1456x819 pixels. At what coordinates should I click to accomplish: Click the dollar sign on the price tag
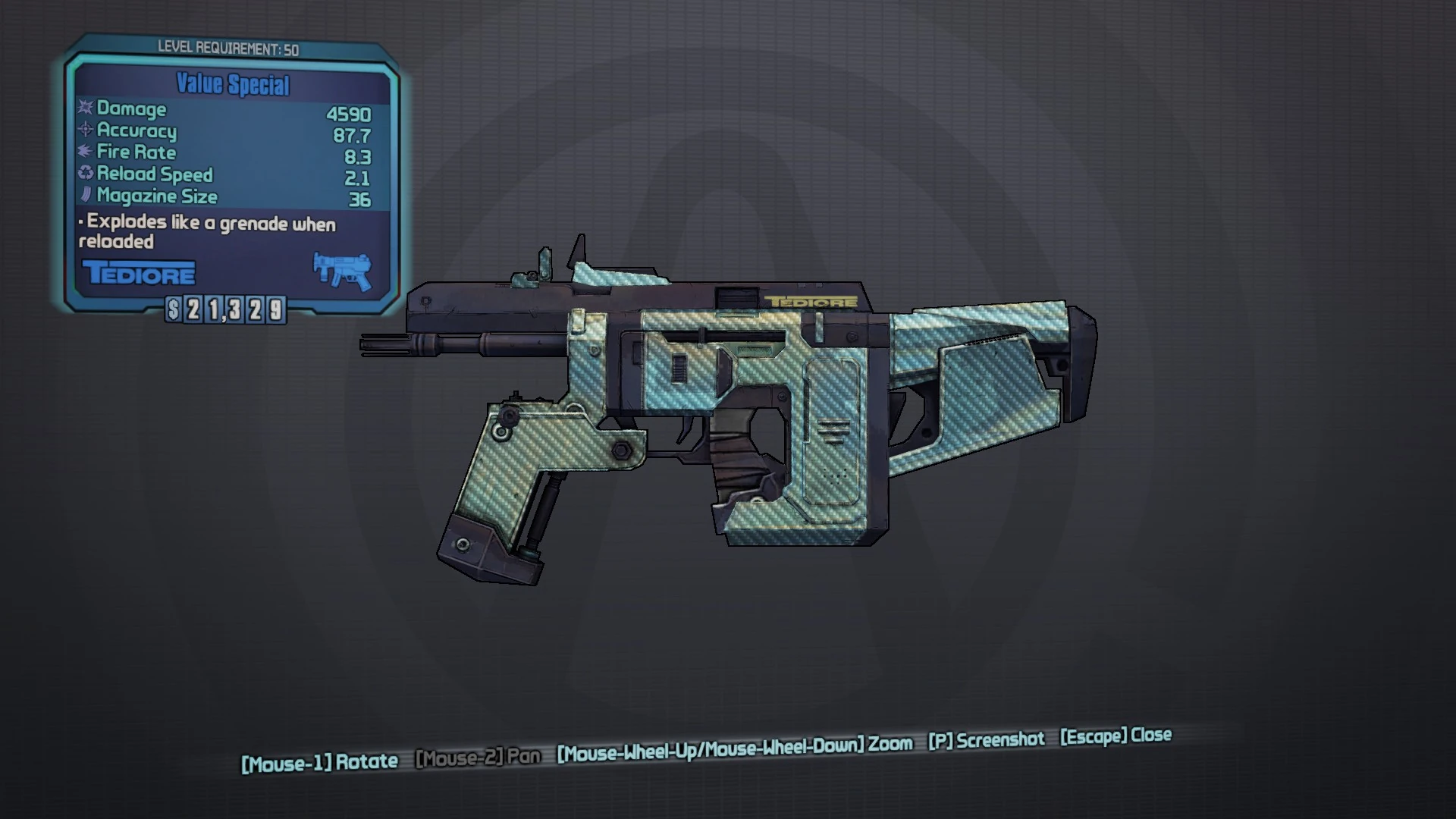click(174, 309)
